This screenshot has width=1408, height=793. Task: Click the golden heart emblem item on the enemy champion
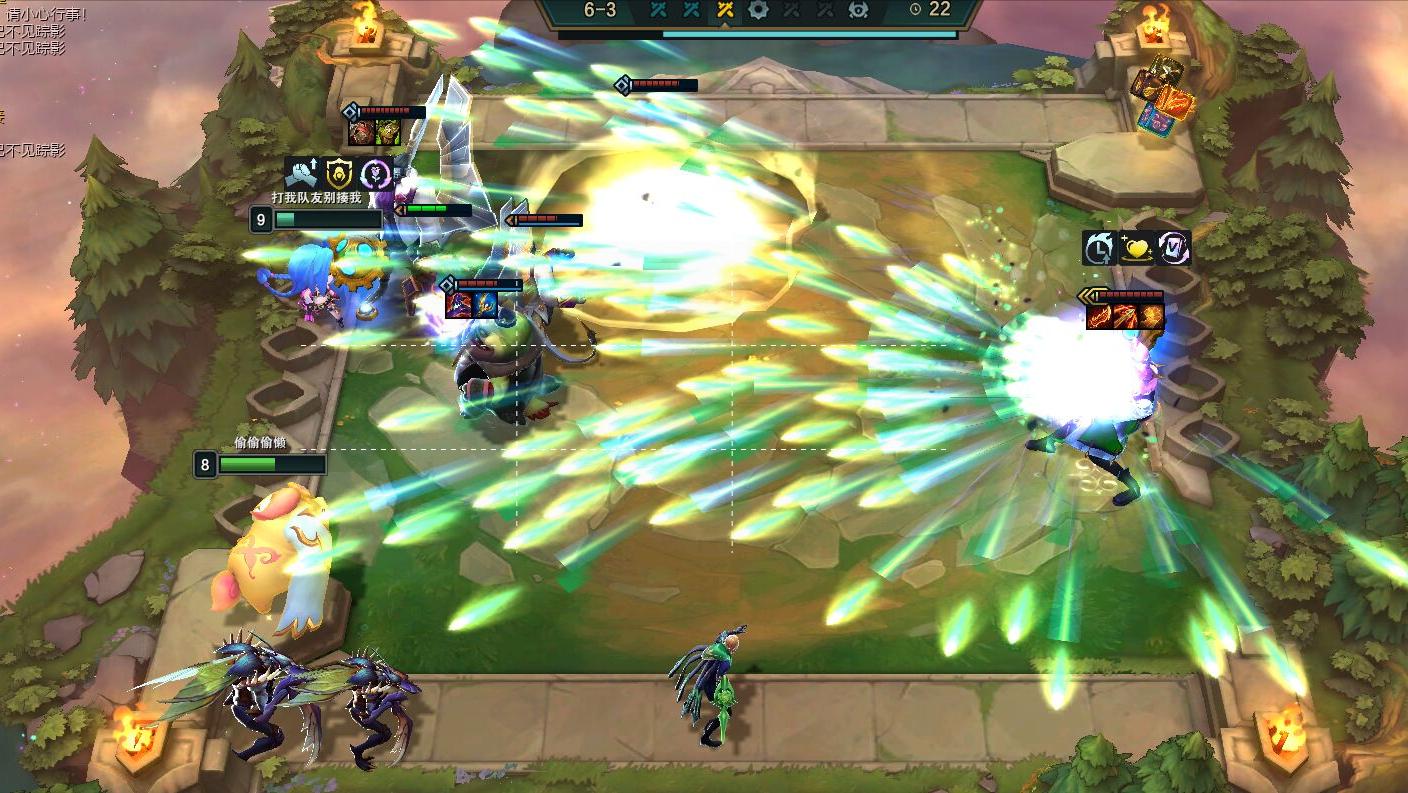(1137, 249)
